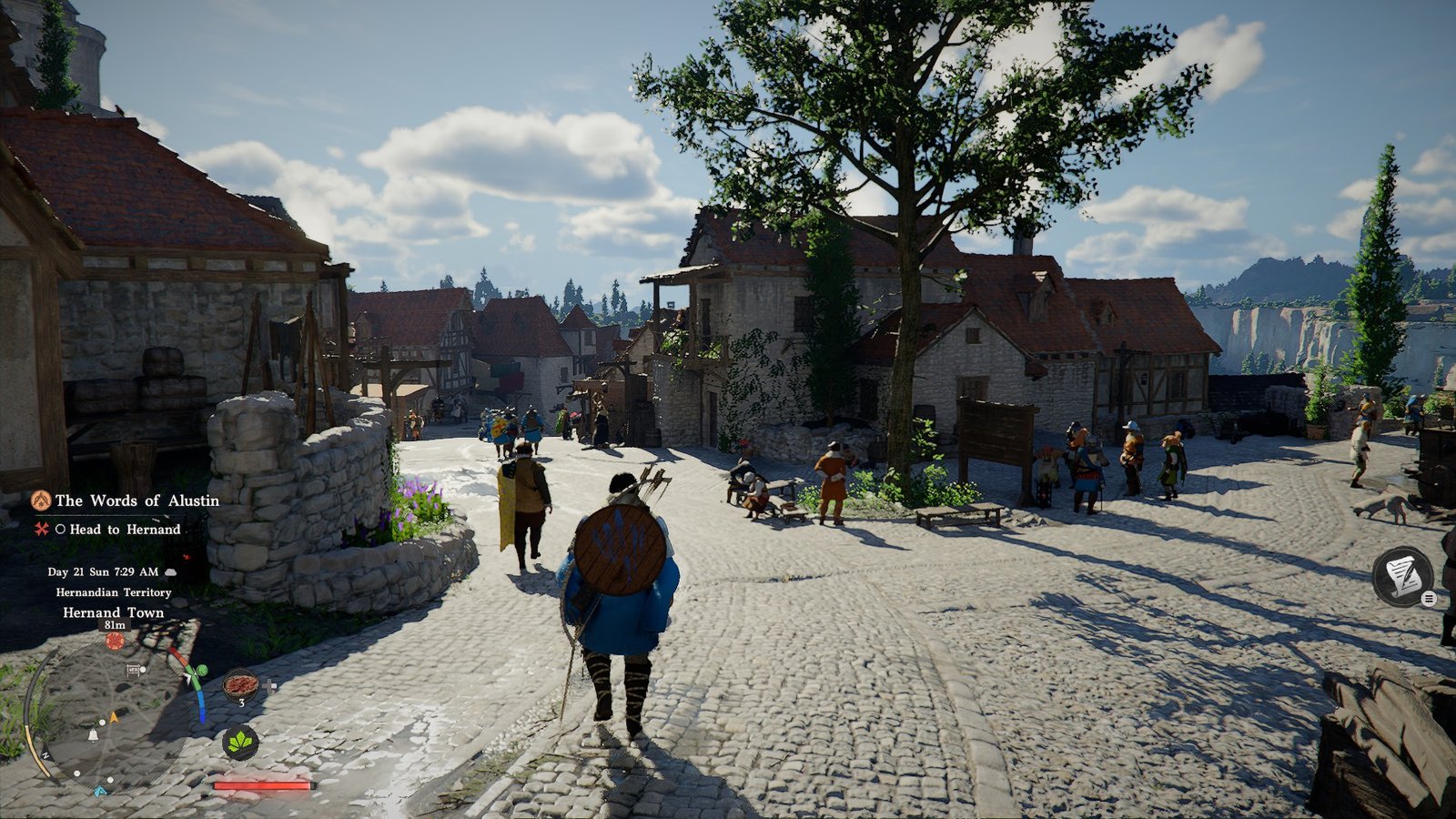The width and height of the screenshot is (1456, 819).
Task: Activate the green leaf skill icon
Action: [240, 743]
